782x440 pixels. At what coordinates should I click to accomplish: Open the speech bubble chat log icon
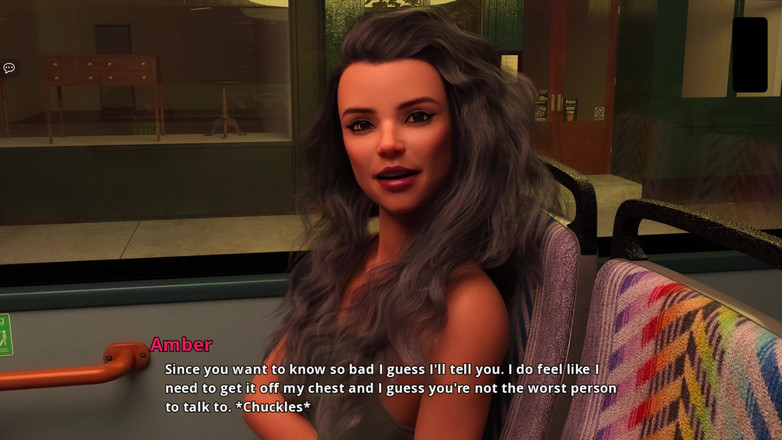[x=9, y=68]
